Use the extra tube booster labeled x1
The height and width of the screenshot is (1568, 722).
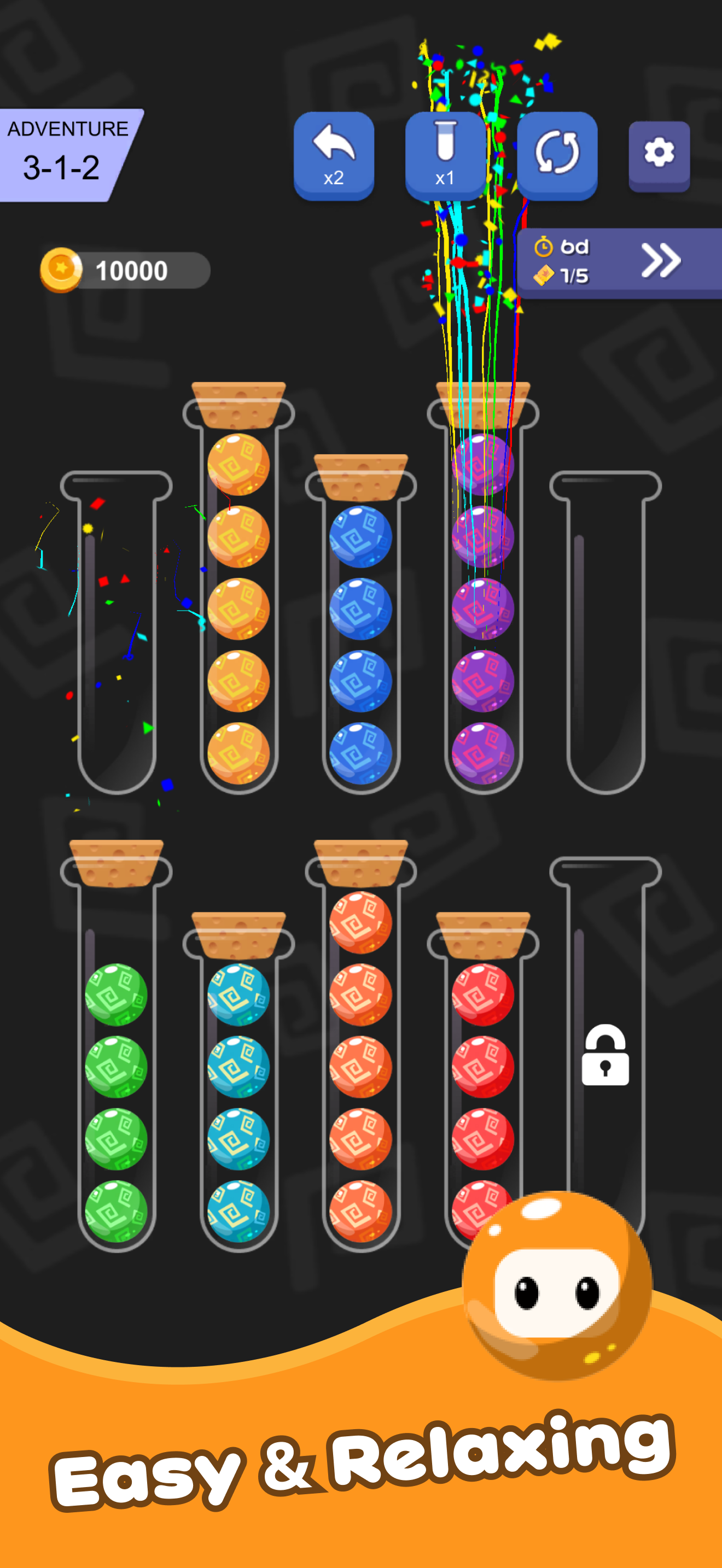445,151
